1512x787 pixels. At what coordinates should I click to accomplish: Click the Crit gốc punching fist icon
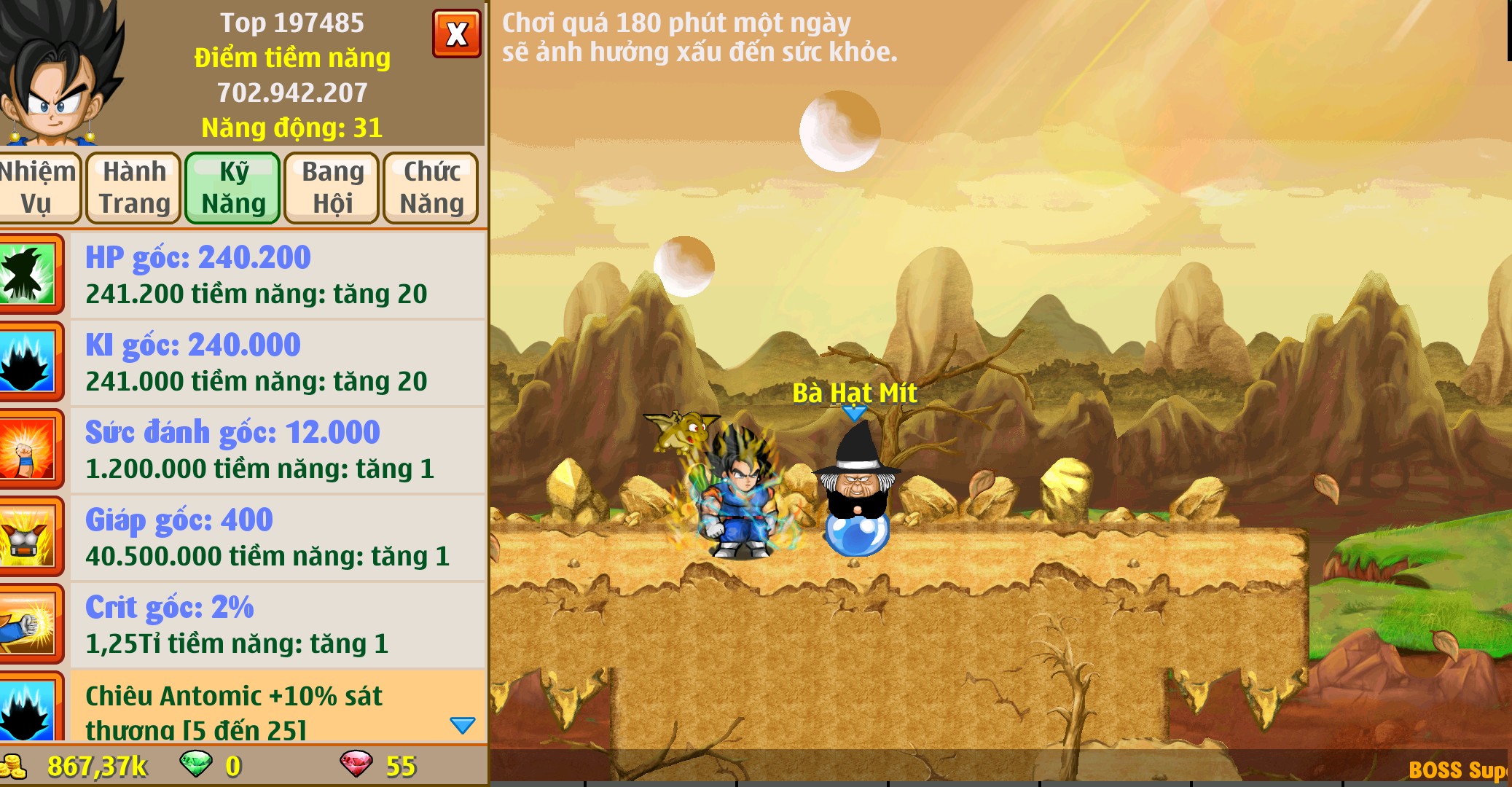click(x=28, y=624)
